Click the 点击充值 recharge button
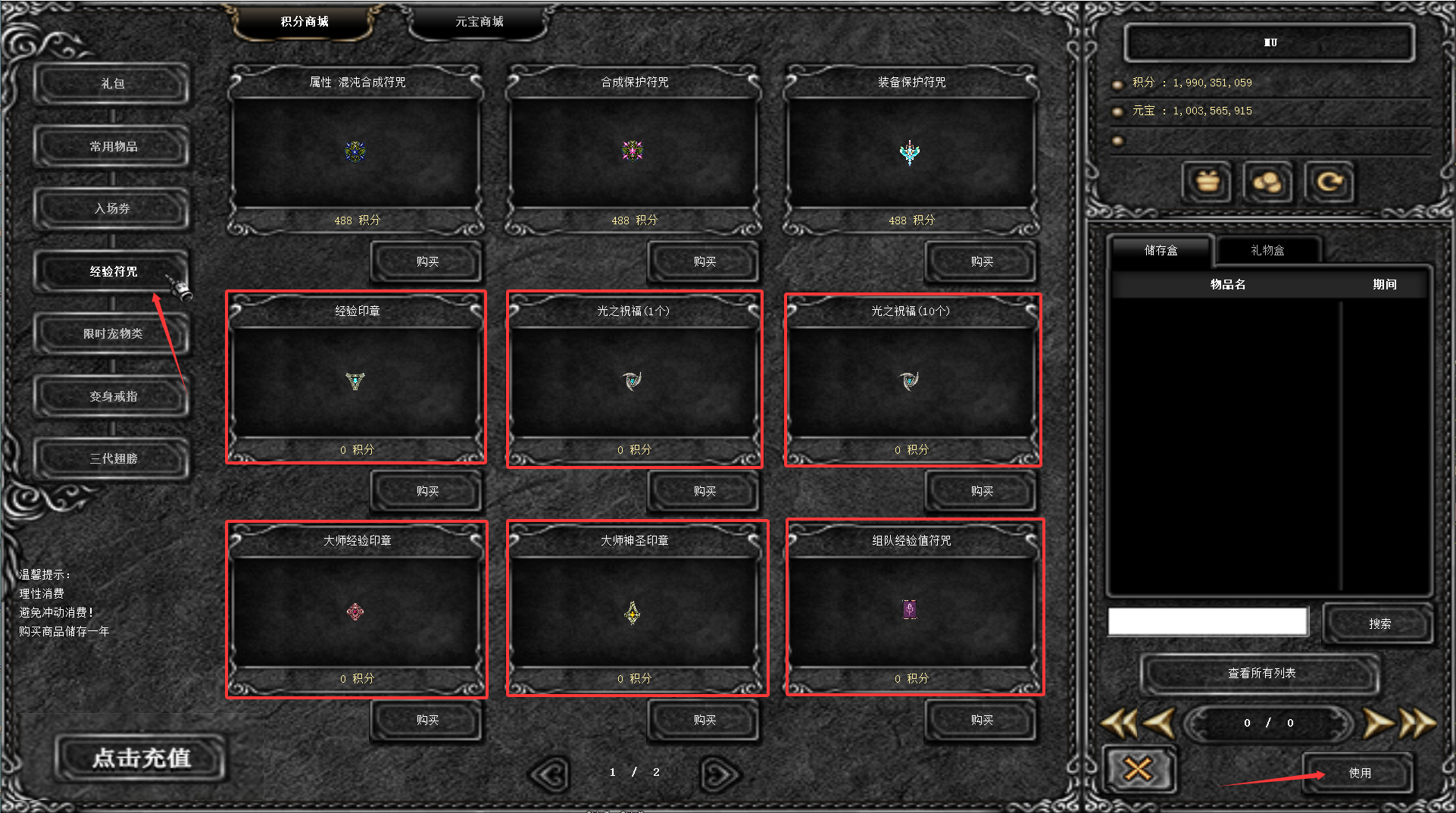The image size is (1456, 813). pyautogui.click(x=142, y=758)
